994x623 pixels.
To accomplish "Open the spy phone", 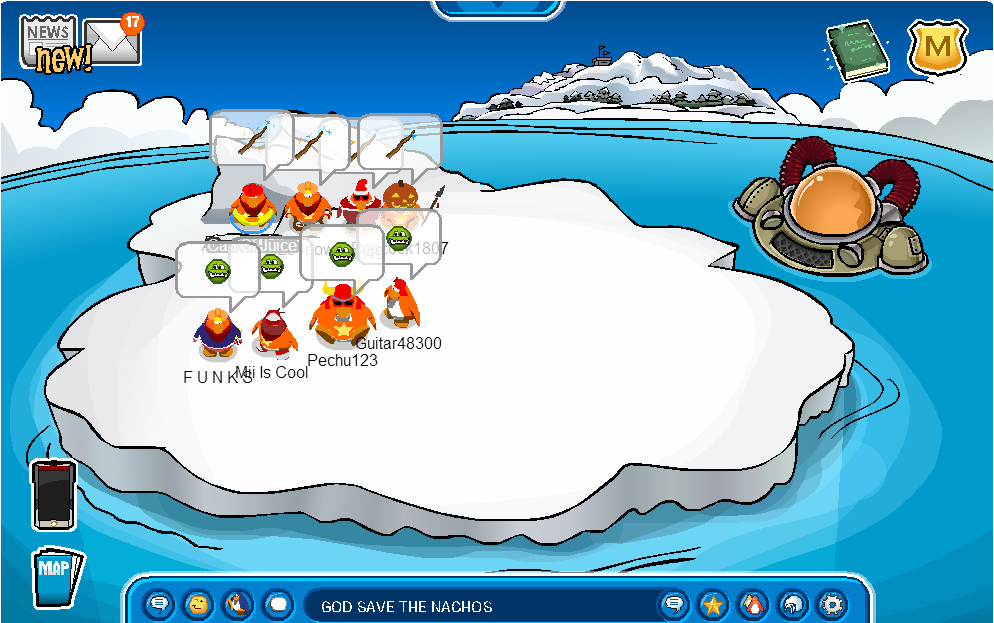I will (53, 494).
